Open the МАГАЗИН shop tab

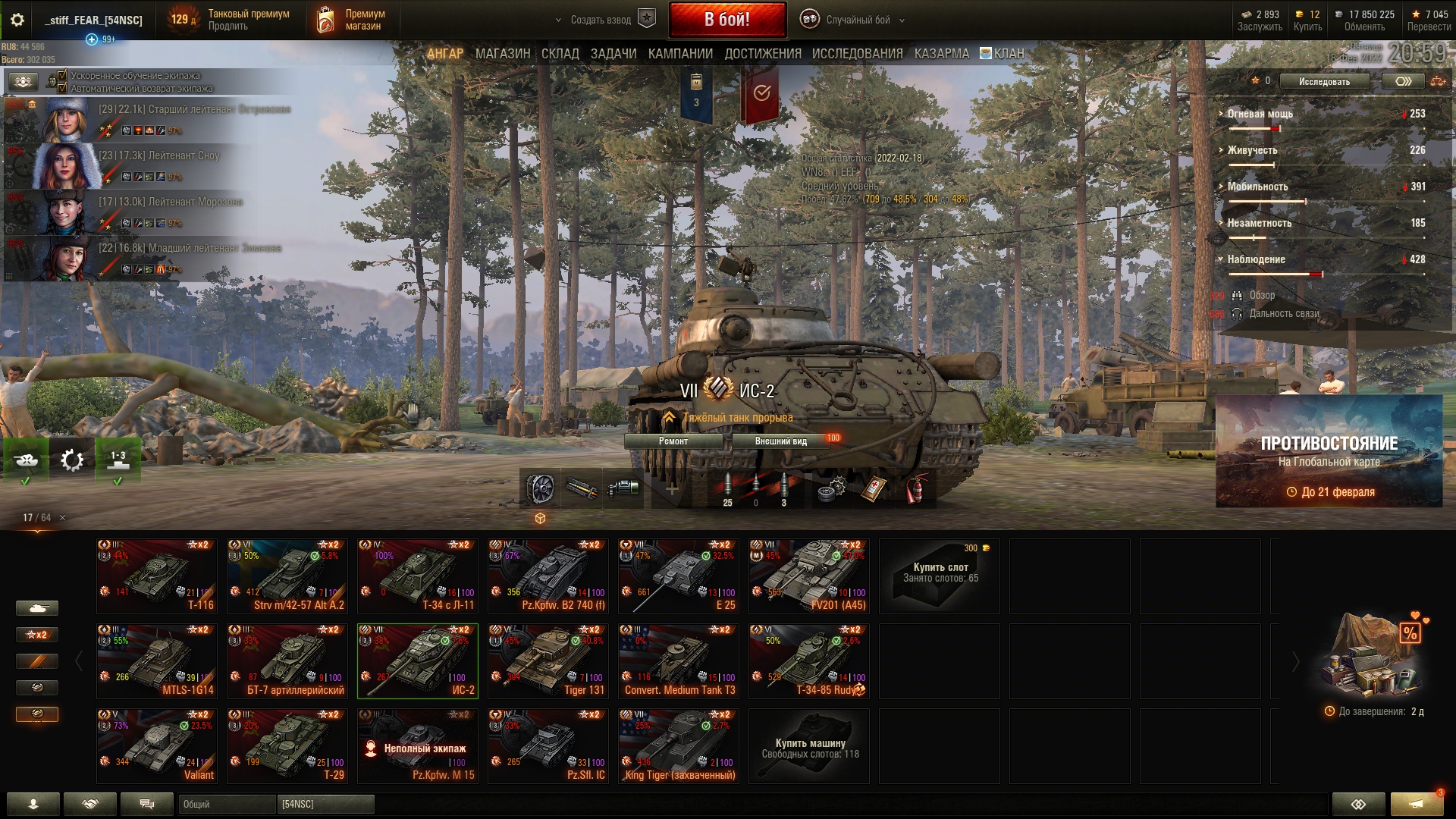pyautogui.click(x=502, y=54)
